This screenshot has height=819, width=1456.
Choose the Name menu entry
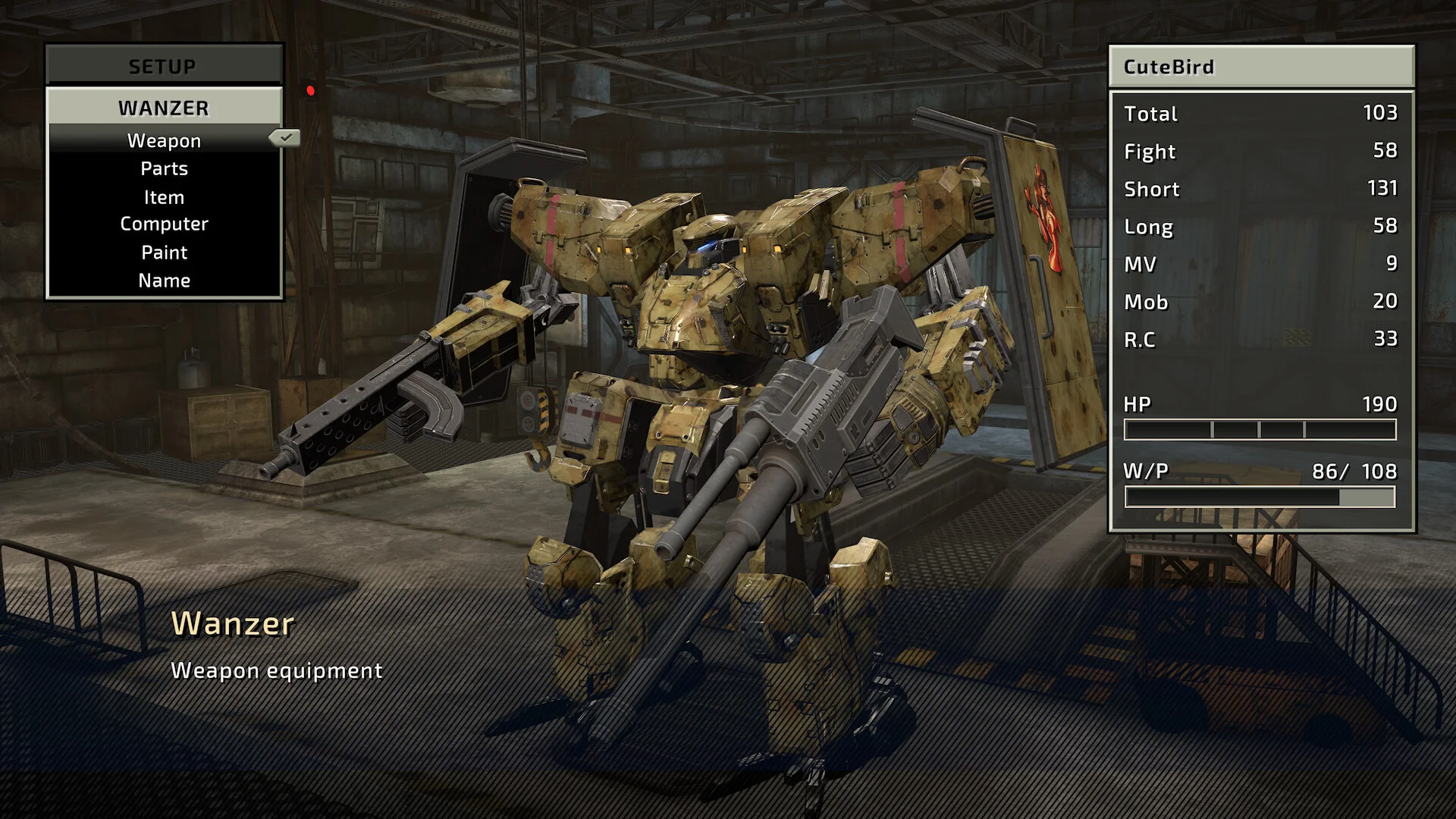[x=164, y=281]
